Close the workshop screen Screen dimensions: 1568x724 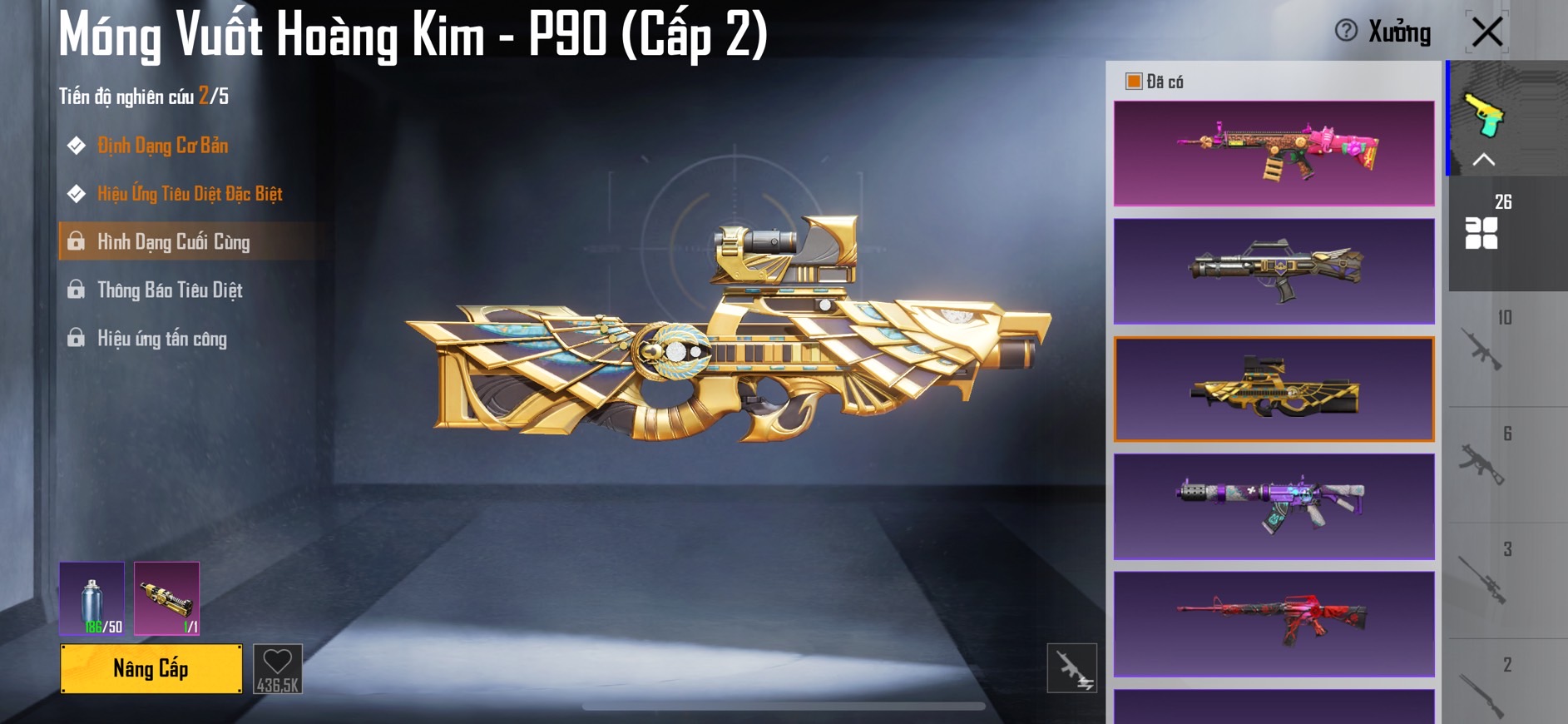pos(1487,32)
